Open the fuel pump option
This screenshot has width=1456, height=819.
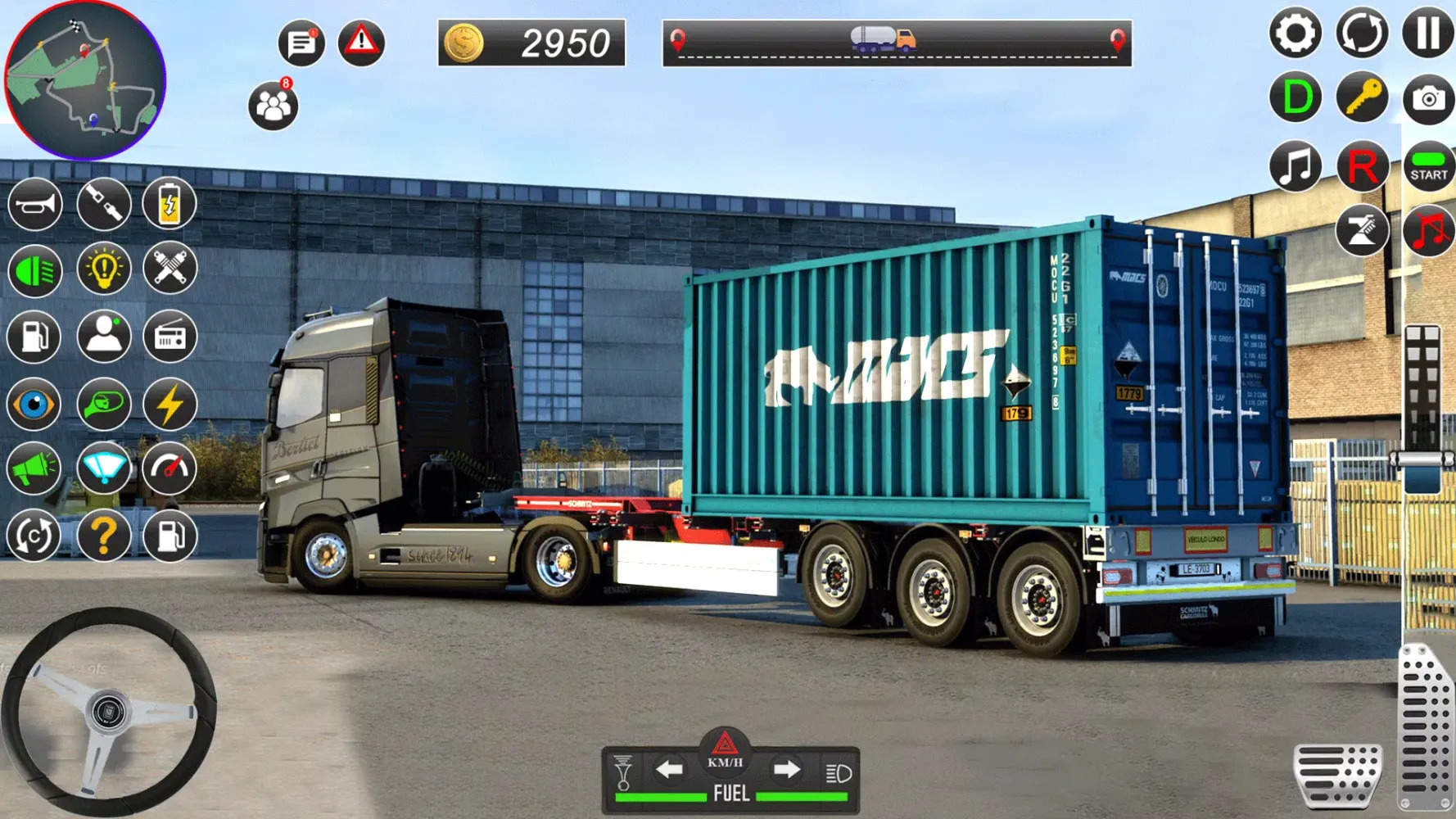coord(34,337)
